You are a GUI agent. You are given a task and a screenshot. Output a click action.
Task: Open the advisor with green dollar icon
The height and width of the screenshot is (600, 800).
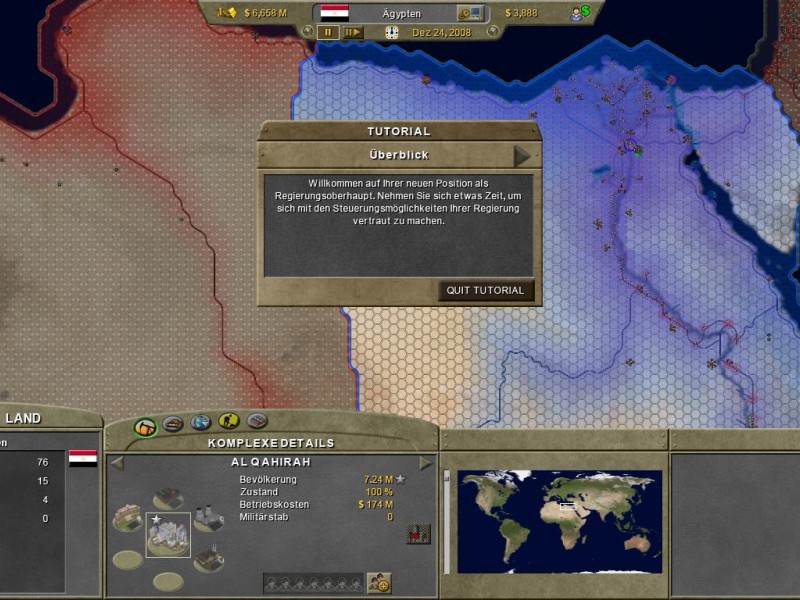(580, 13)
